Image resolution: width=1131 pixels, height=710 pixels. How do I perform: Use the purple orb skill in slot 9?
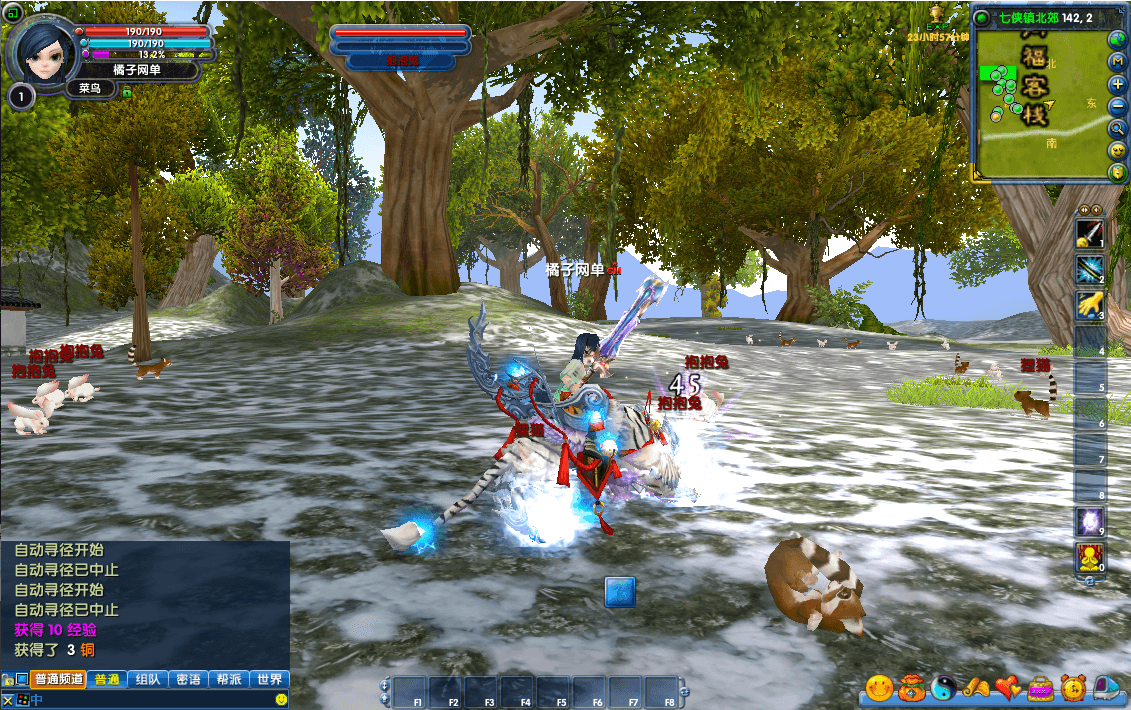click(1089, 521)
